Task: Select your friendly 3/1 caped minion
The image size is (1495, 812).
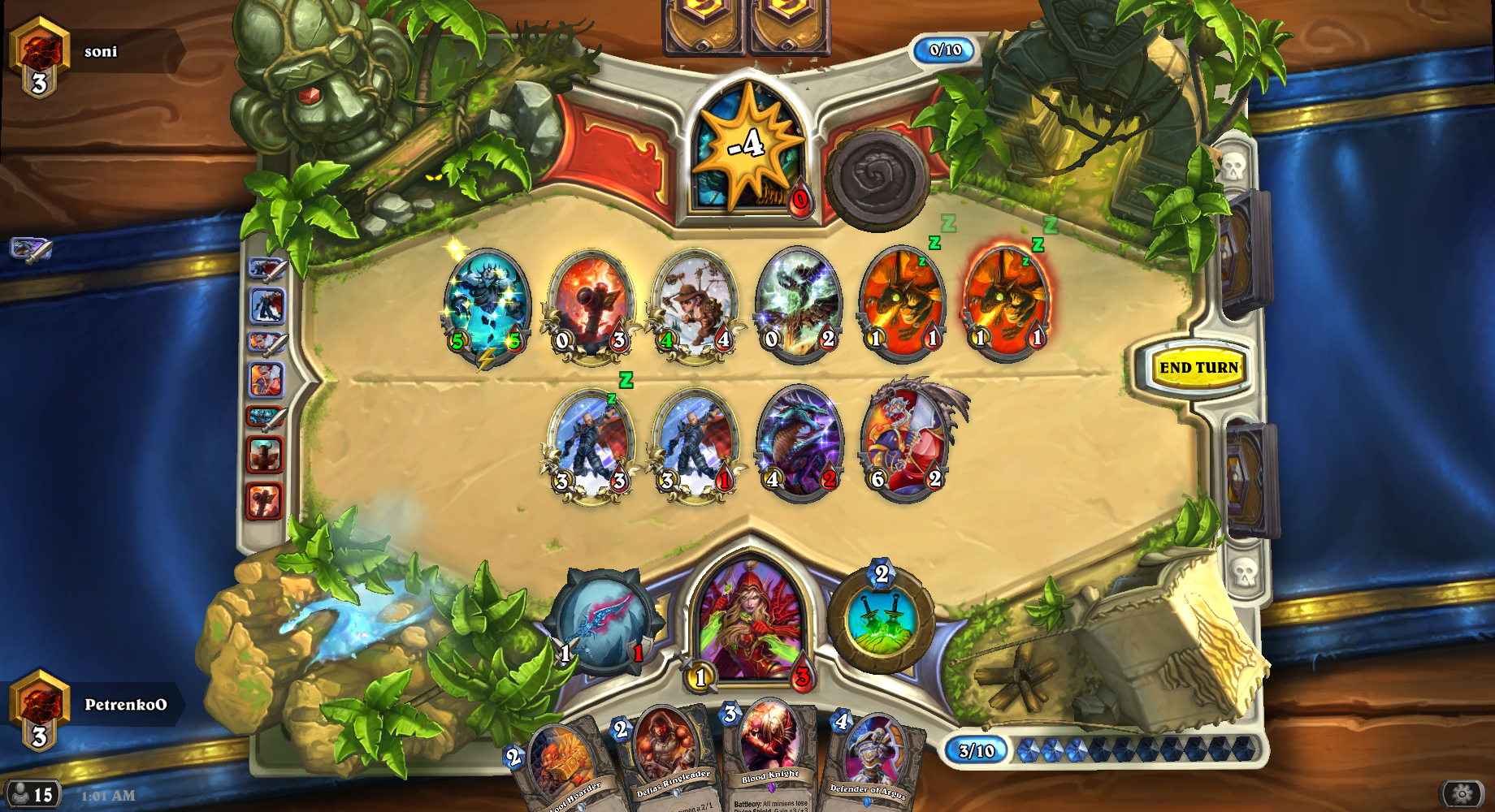Action: point(695,444)
